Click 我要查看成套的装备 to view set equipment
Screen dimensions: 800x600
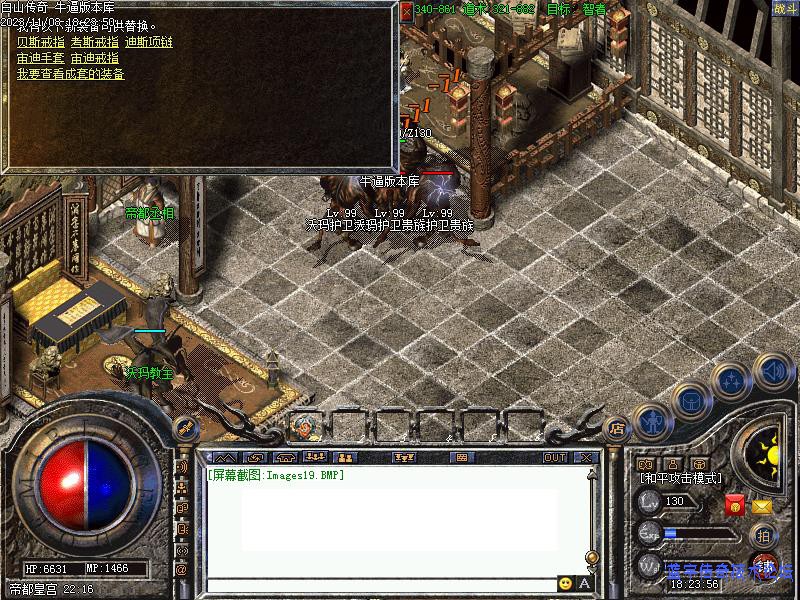tap(70, 74)
